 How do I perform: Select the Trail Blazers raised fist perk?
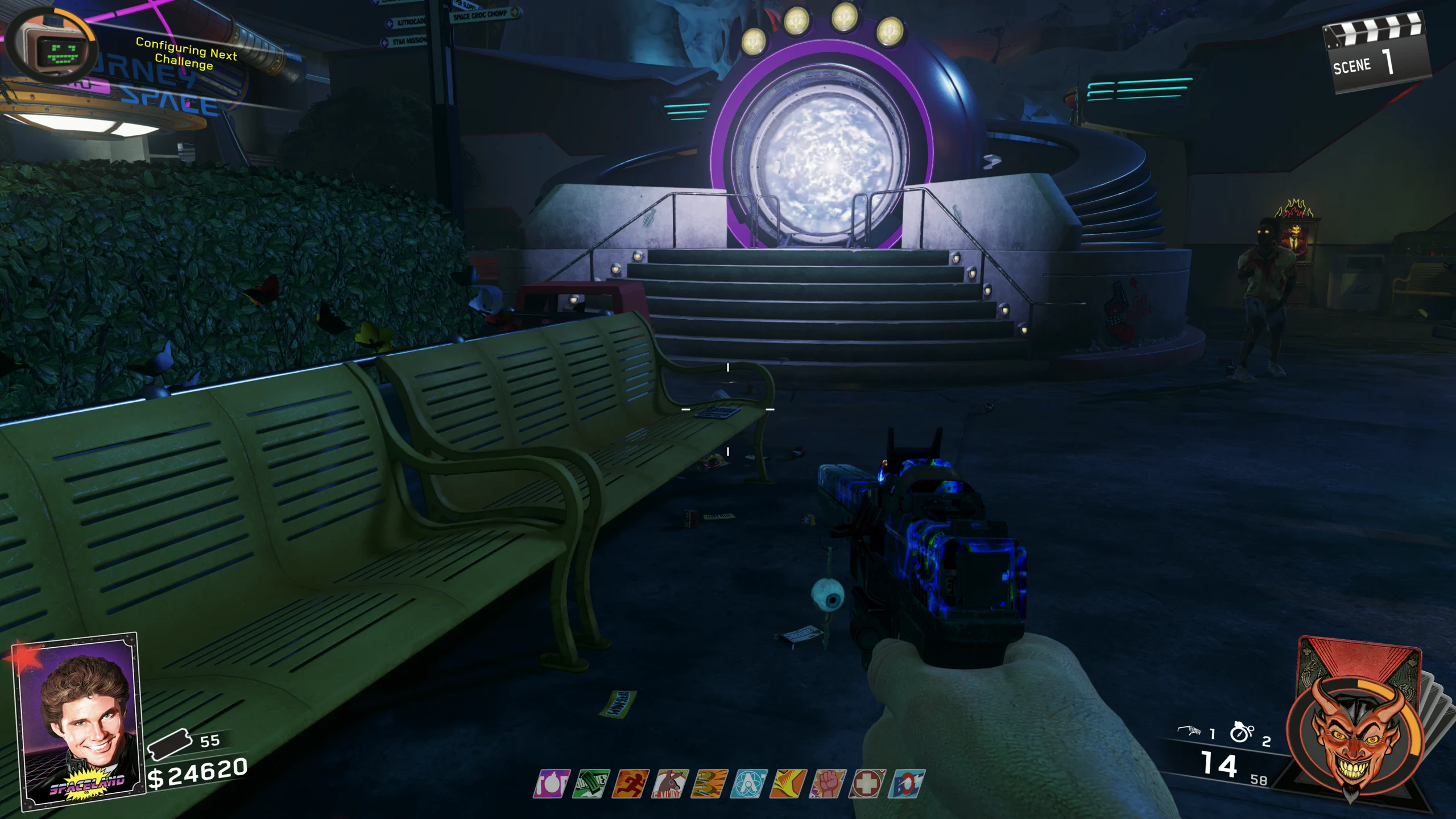click(x=828, y=784)
